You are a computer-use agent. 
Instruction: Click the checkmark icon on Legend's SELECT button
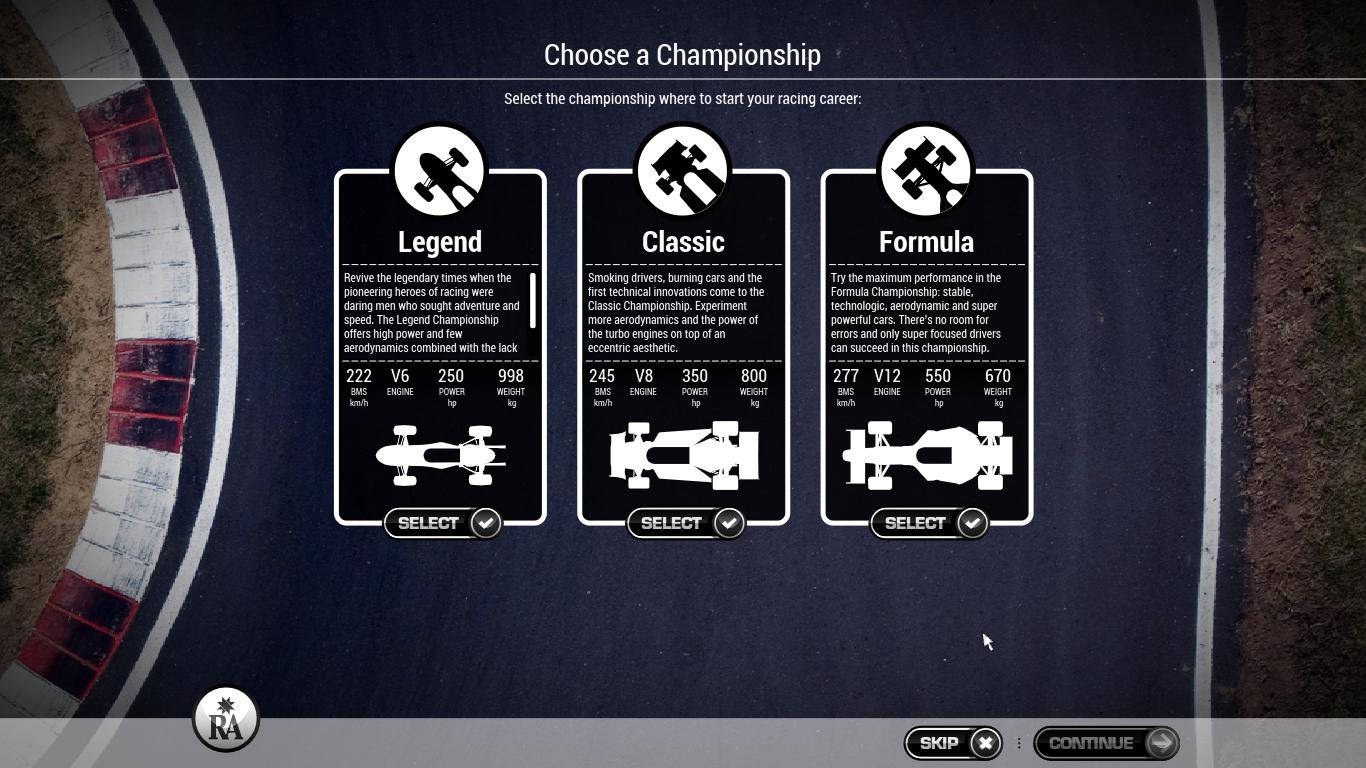484,522
